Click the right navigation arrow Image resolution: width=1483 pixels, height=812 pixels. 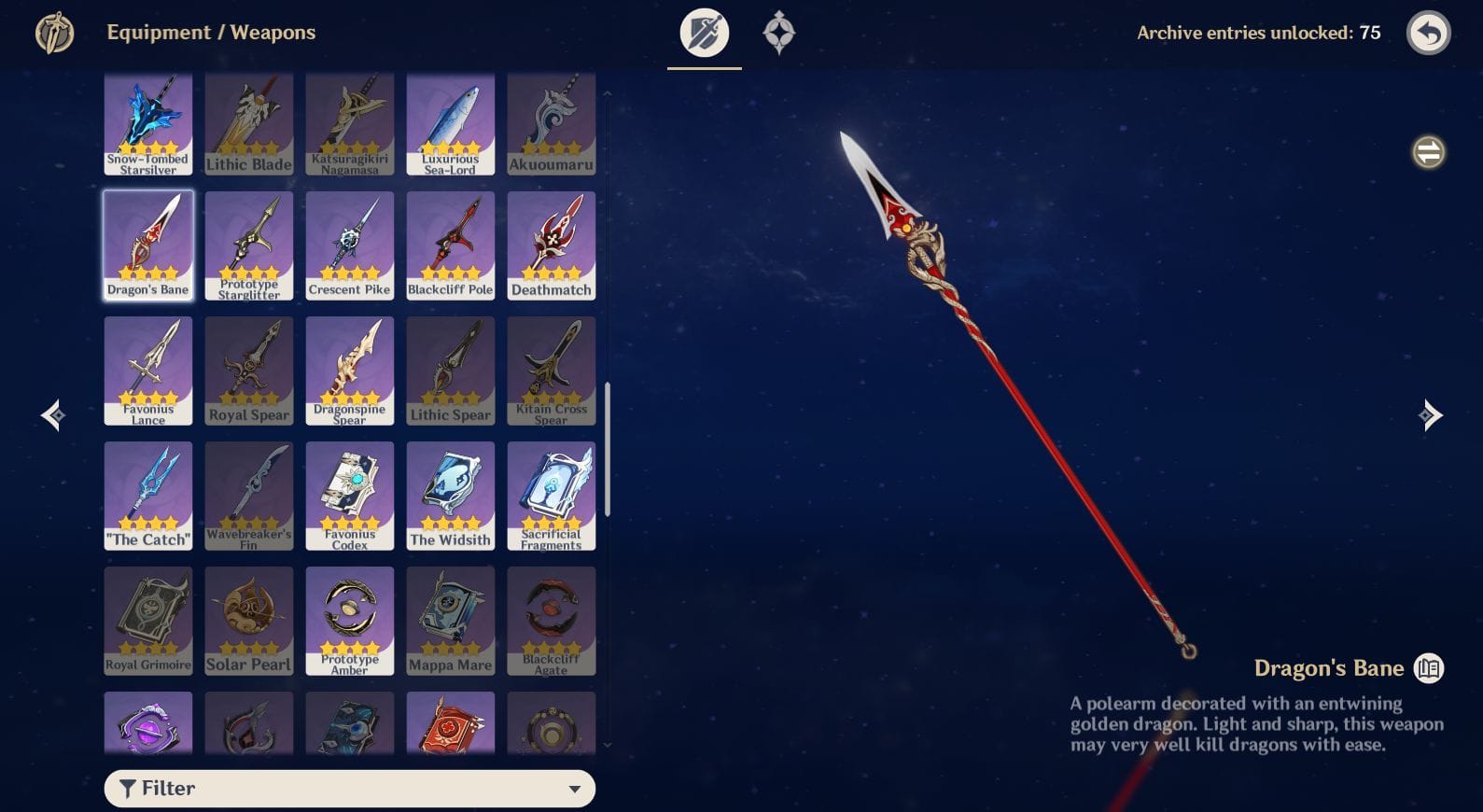[1431, 415]
